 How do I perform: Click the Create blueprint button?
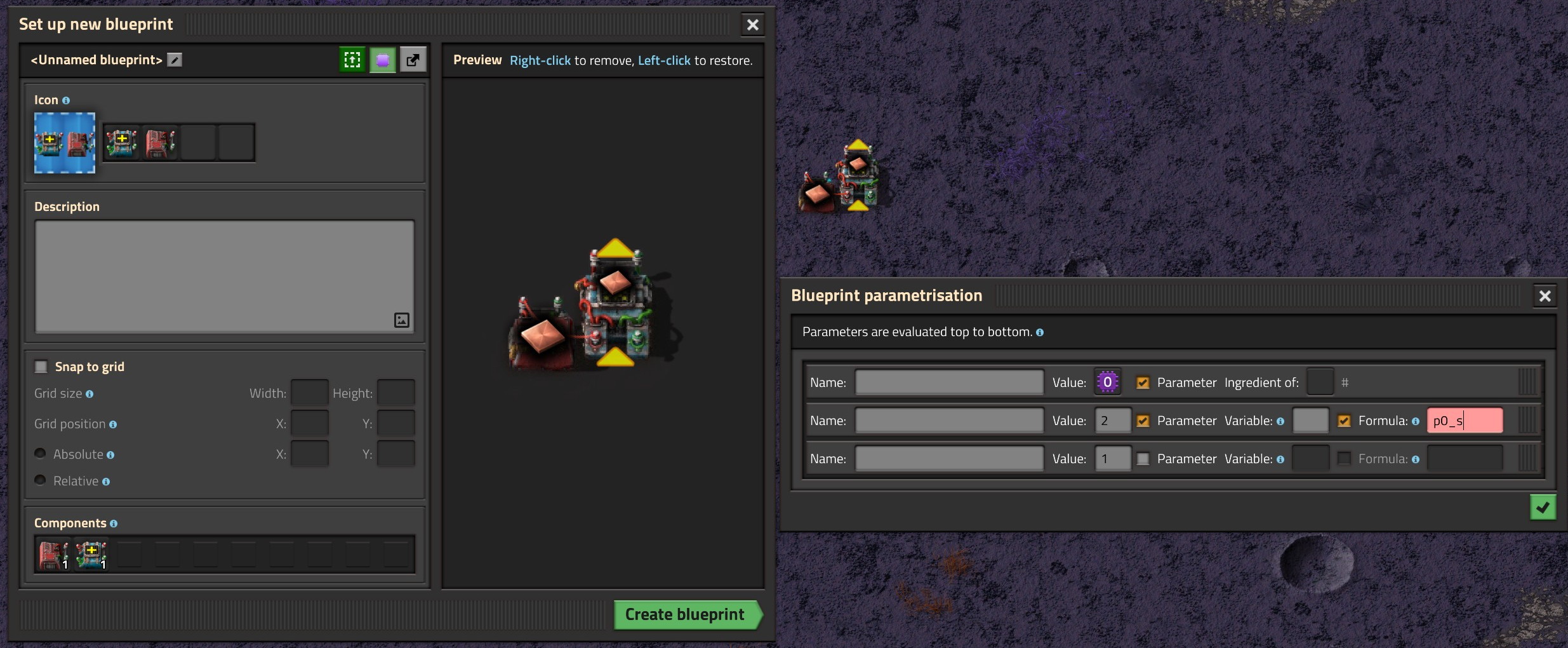point(686,614)
